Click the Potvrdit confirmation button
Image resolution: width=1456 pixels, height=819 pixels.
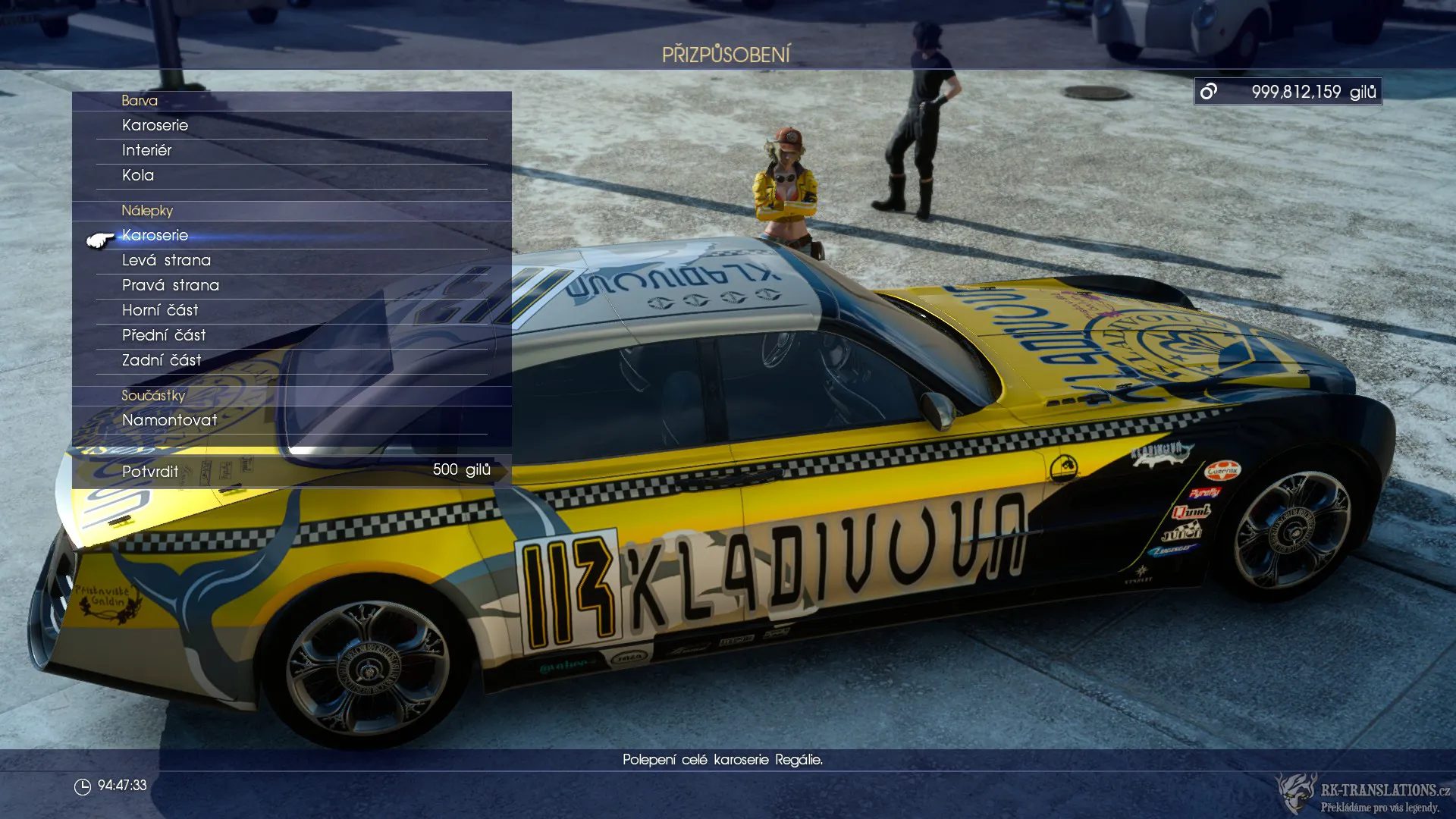149,471
